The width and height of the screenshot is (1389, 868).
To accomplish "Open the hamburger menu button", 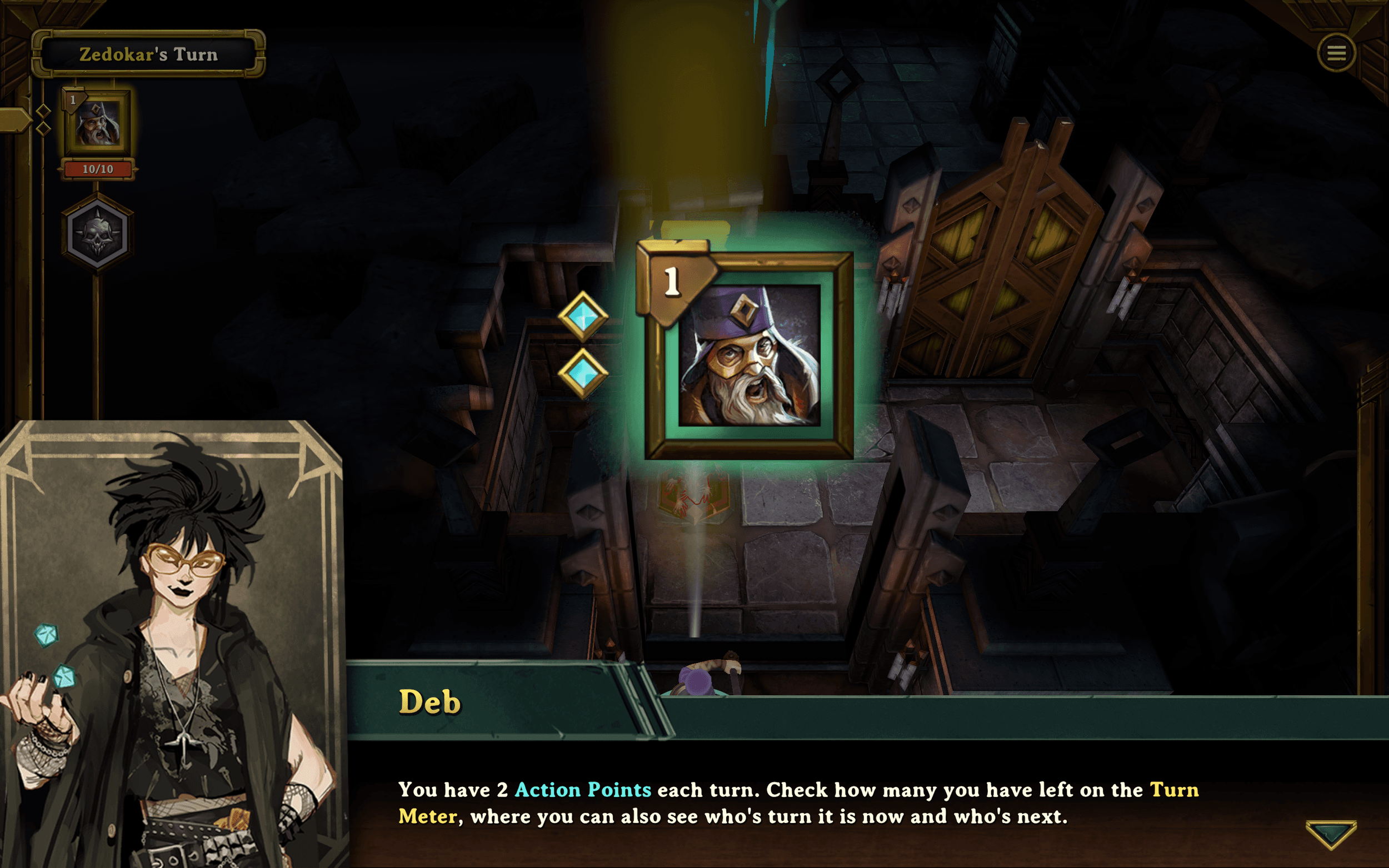I will click(x=1336, y=53).
